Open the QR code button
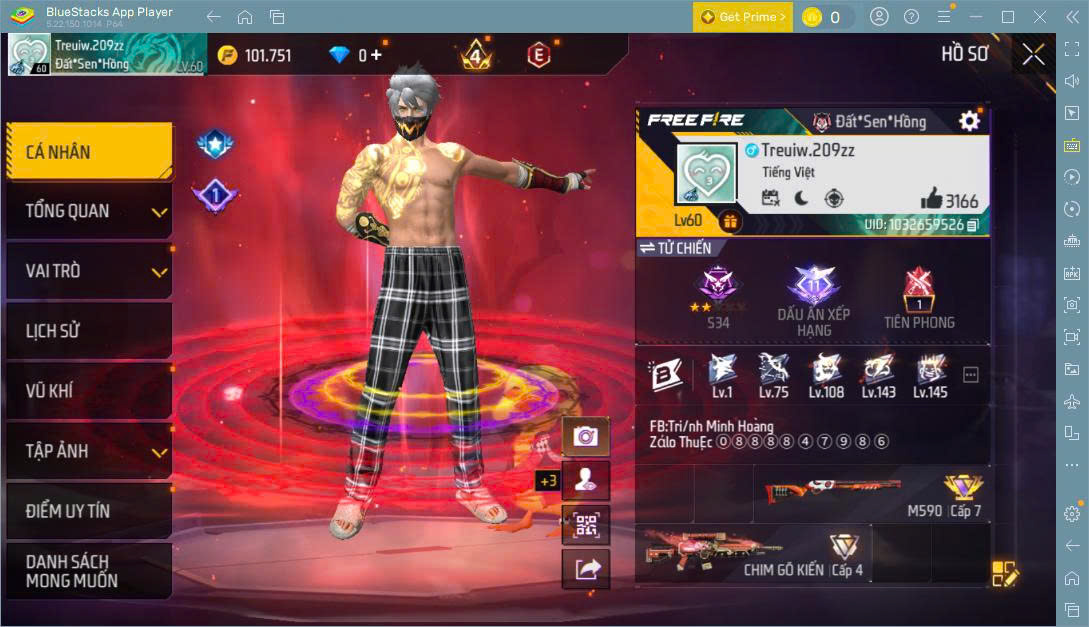Image resolution: width=1089 pixels, height=627 pixels. 586,524
